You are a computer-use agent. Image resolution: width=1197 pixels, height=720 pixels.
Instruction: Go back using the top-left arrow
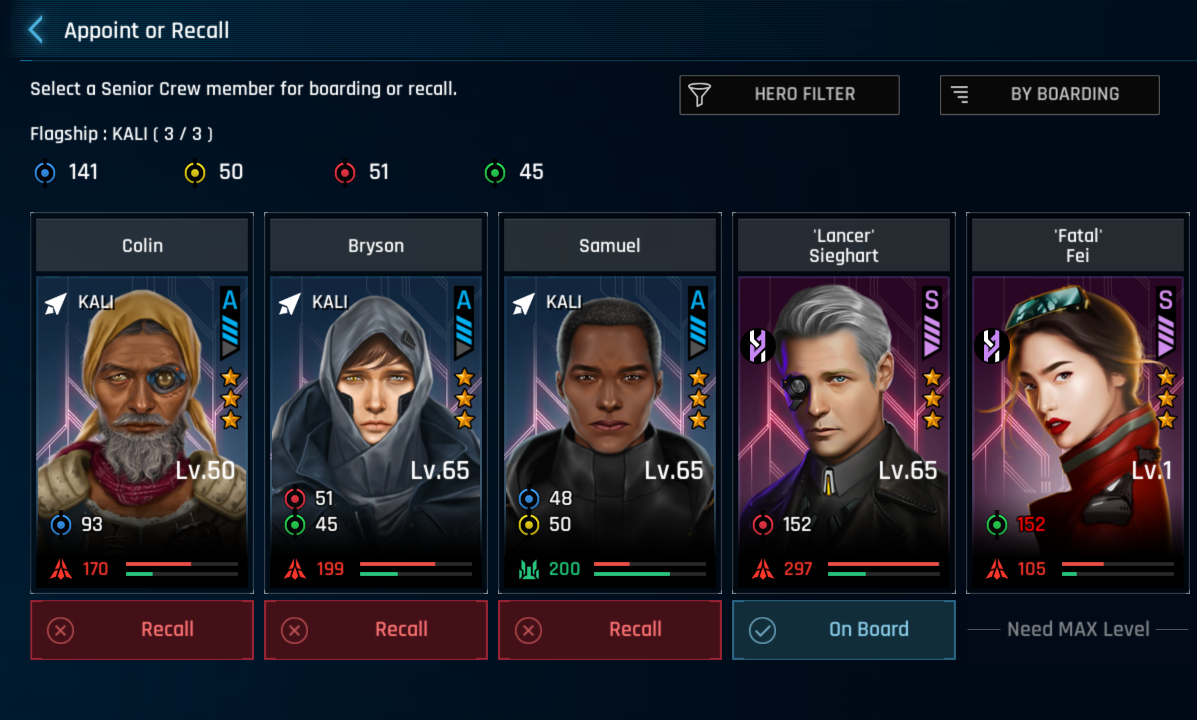37,30
